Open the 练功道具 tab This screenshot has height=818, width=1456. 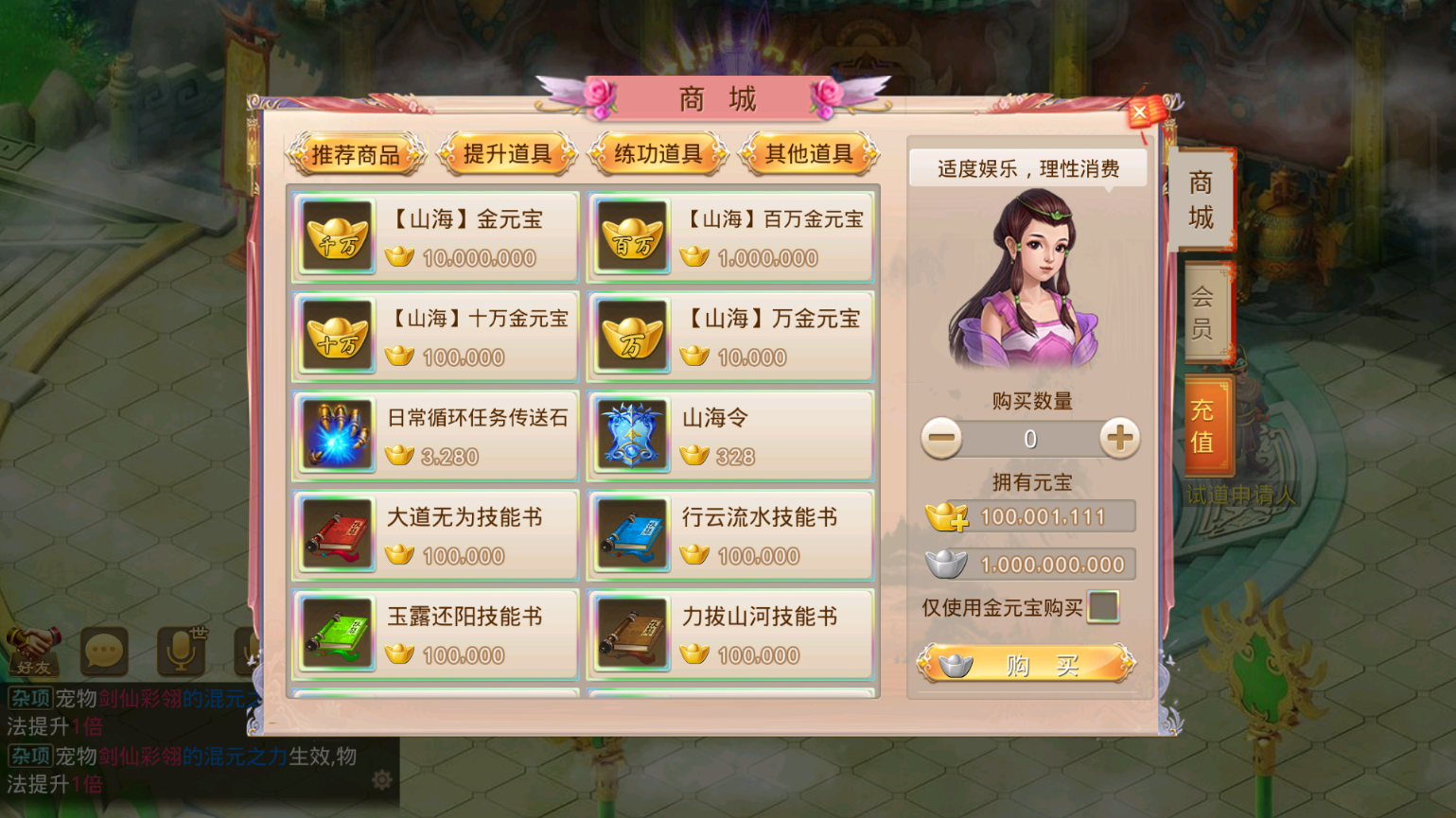(x=658, y=154)
